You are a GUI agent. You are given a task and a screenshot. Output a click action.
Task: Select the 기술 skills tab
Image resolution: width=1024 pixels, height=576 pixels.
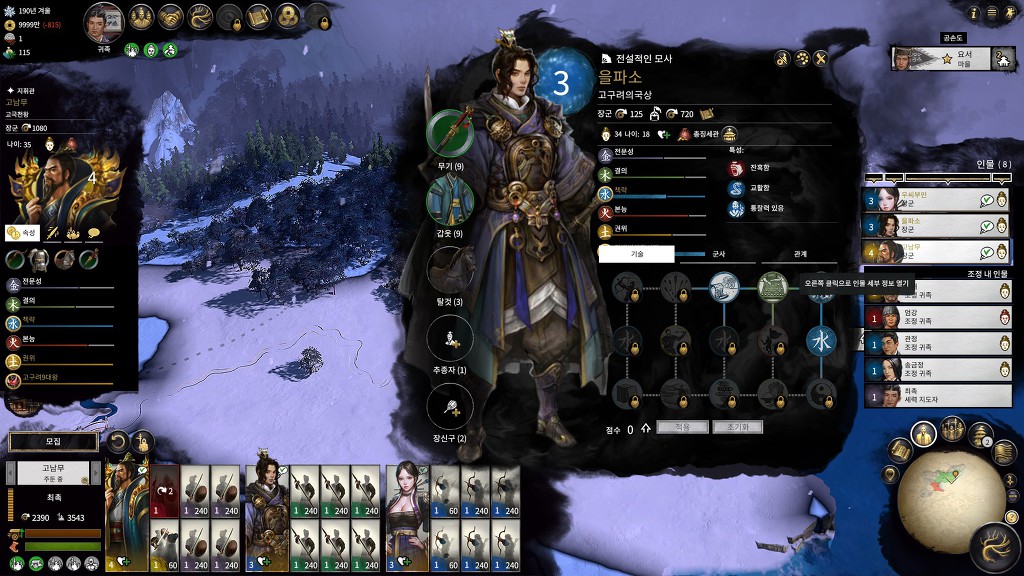pyautogui.click(x=637, y=254)
